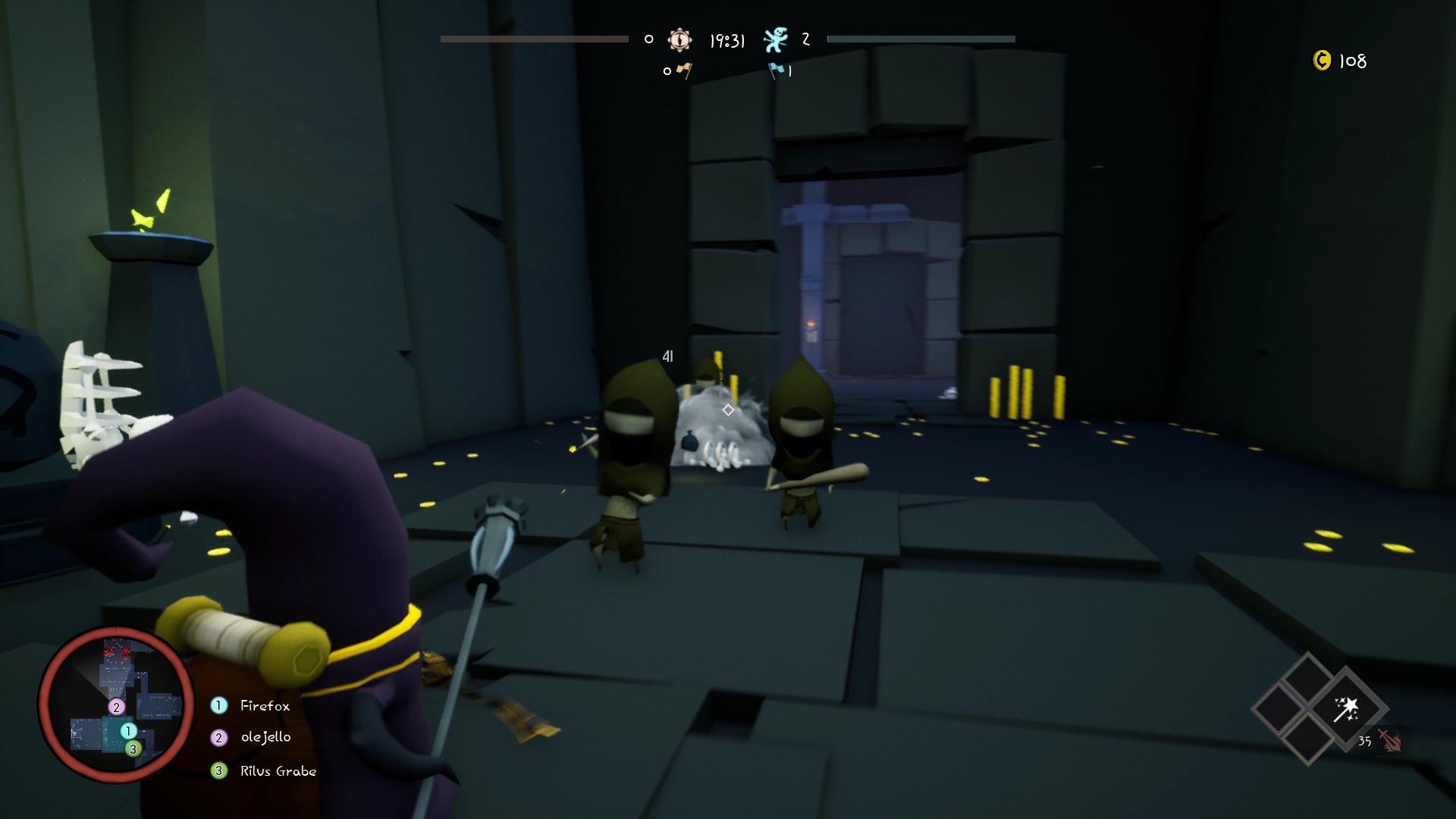Expand the minimap in the lower left corner

[x=118, y=705]
